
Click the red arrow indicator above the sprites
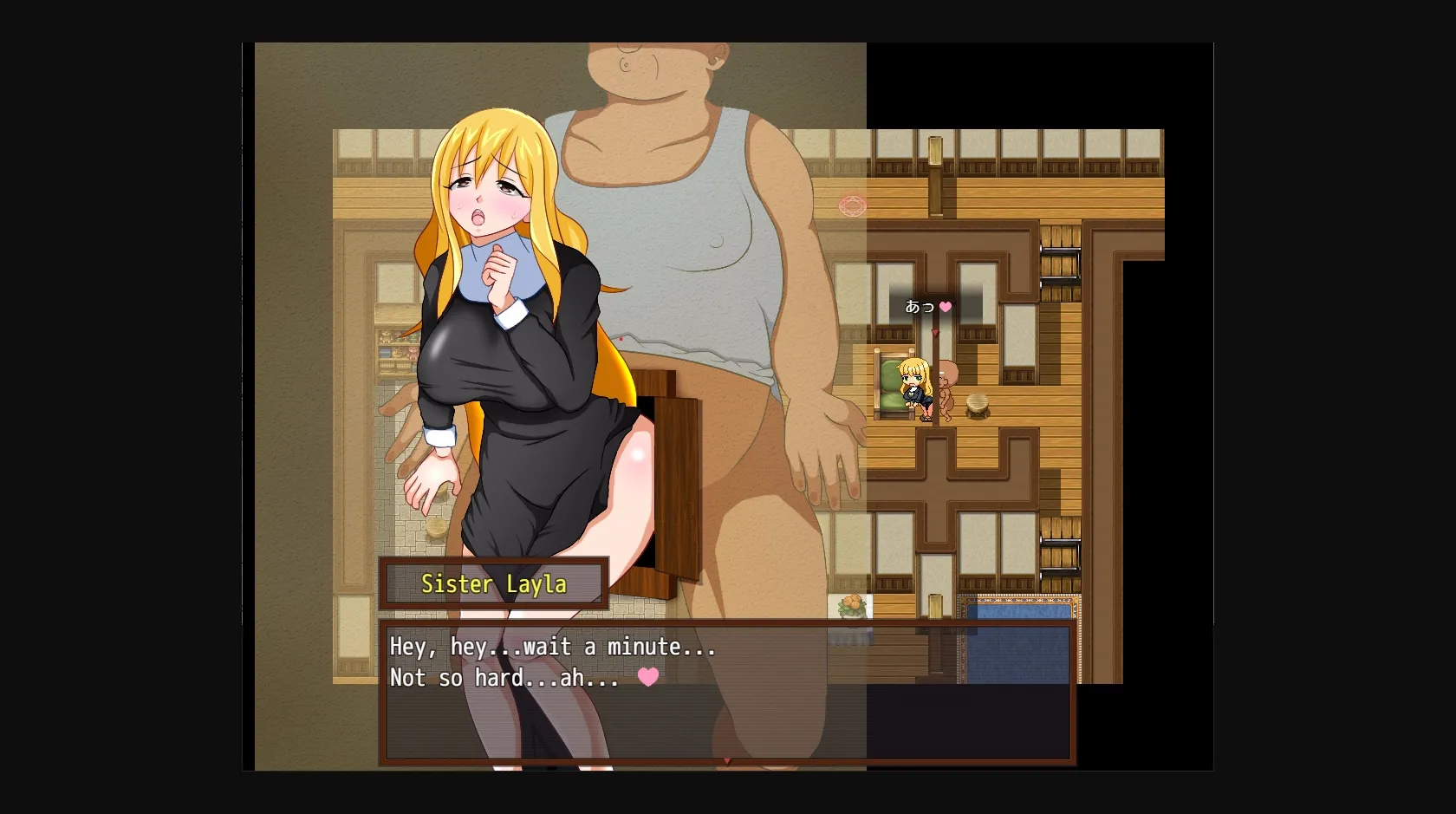click(934, 332)
